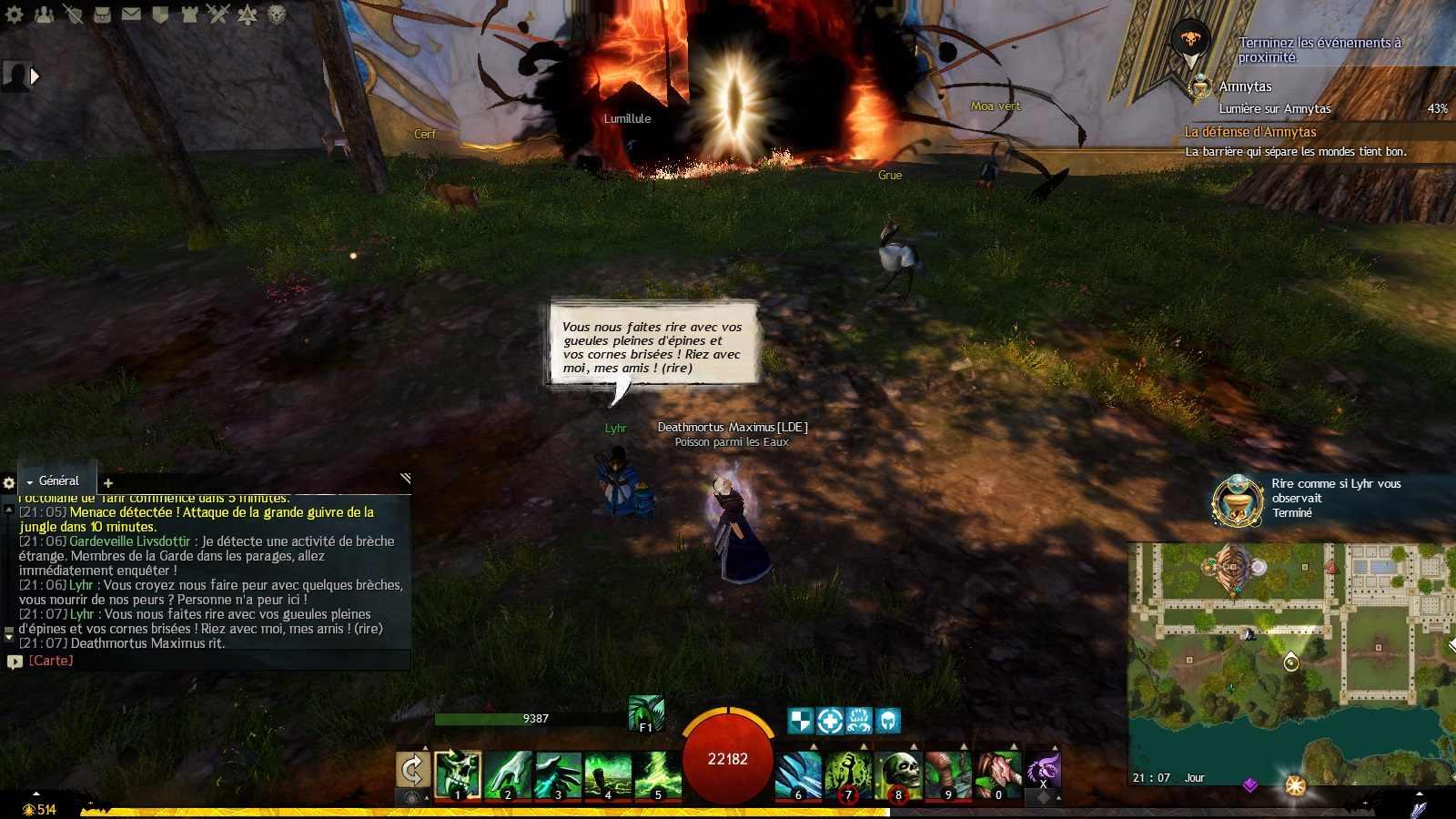The image size is (1456, 819).
Task: Add a new chat tab
Action: pos(108,483)
